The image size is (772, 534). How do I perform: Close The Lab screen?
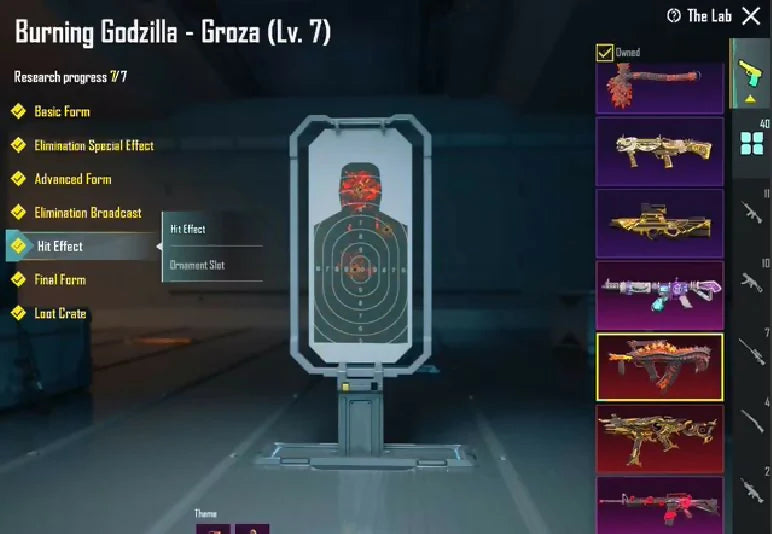pos(751,16)
